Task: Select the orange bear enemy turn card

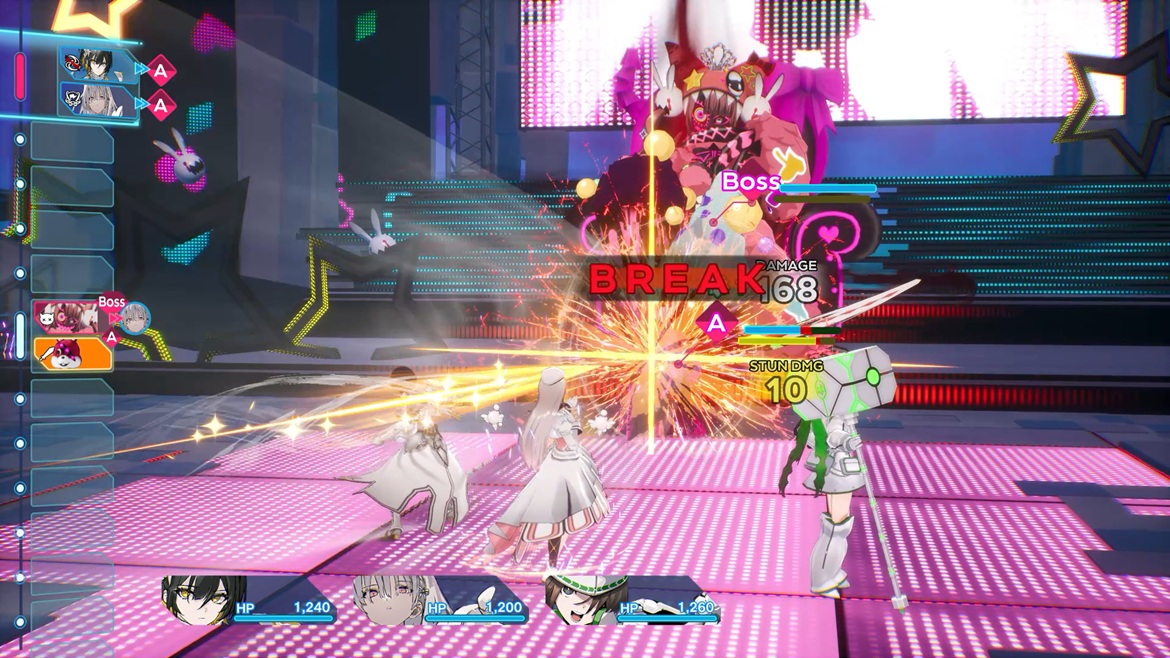Action: [72, 354]
